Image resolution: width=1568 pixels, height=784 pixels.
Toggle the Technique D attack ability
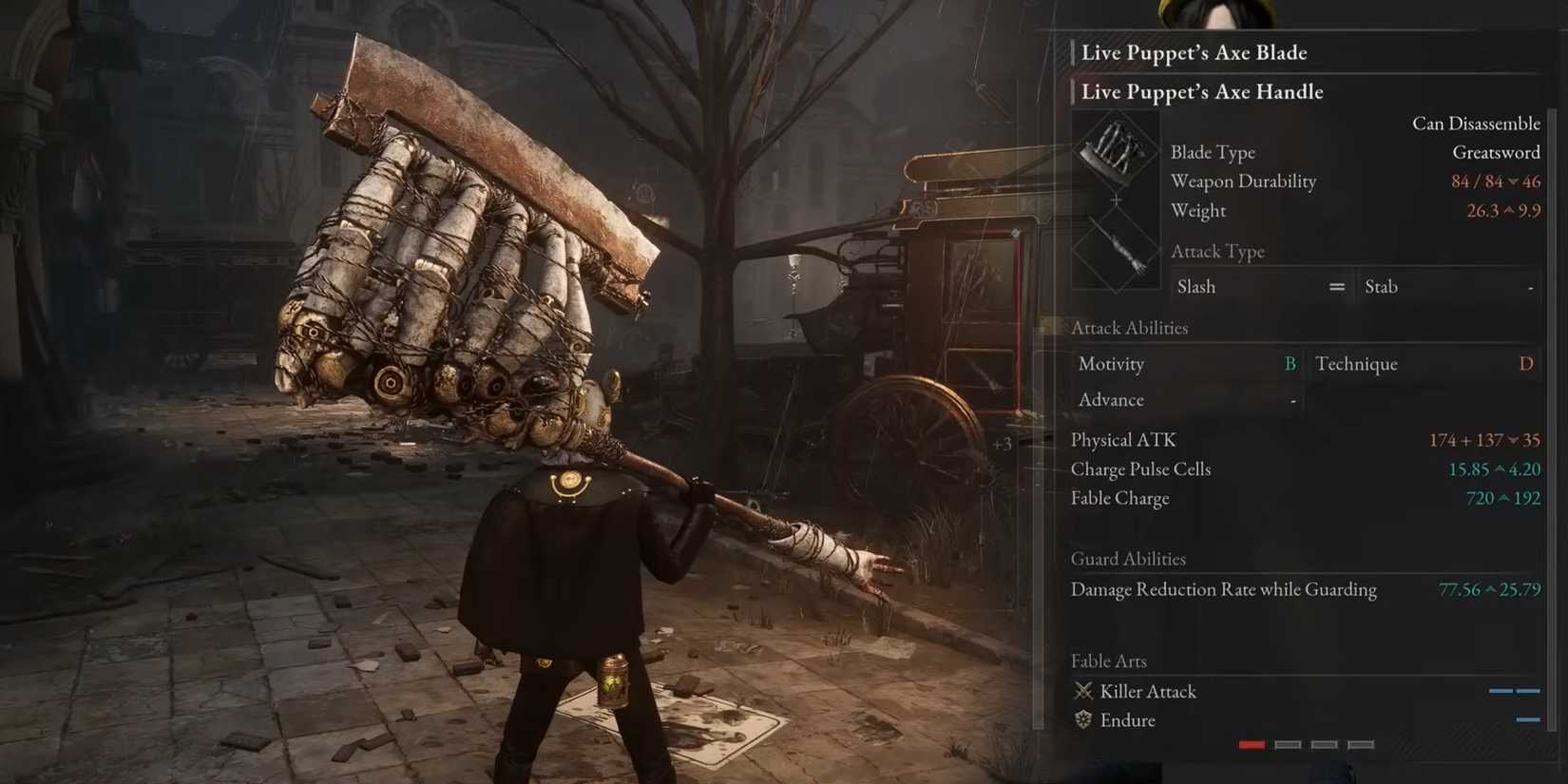point(1425,363)
